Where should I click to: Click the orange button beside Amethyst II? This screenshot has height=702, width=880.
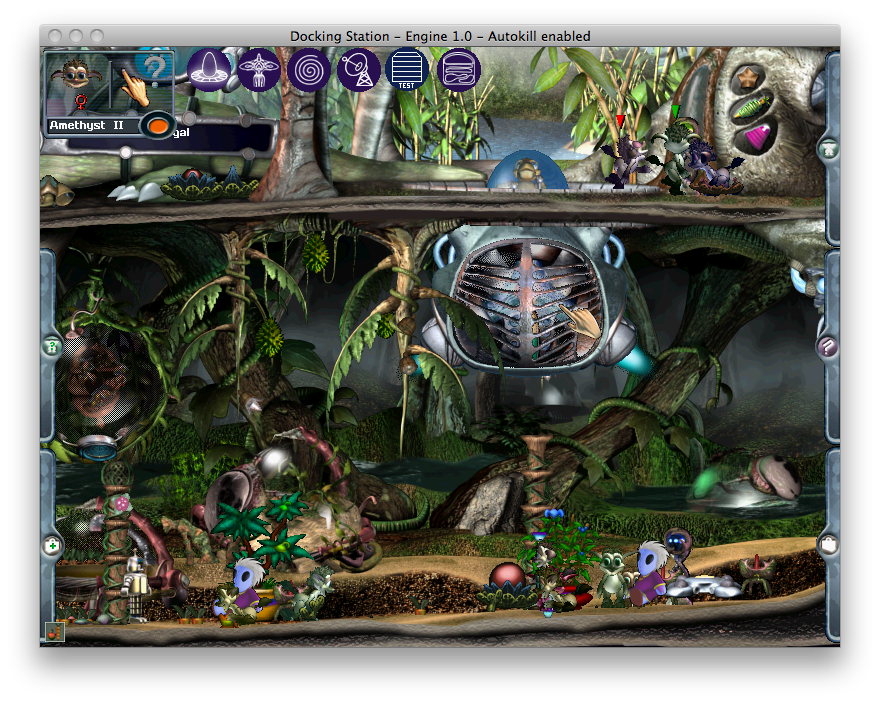(x=157, y=125)
